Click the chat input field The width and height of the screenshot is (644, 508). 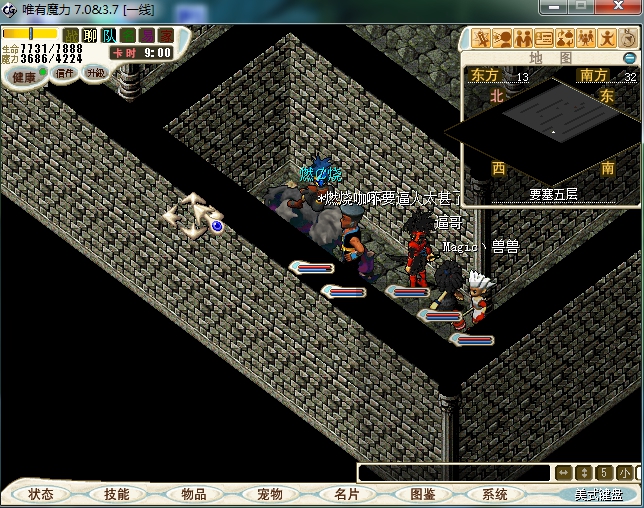(455, 473)
